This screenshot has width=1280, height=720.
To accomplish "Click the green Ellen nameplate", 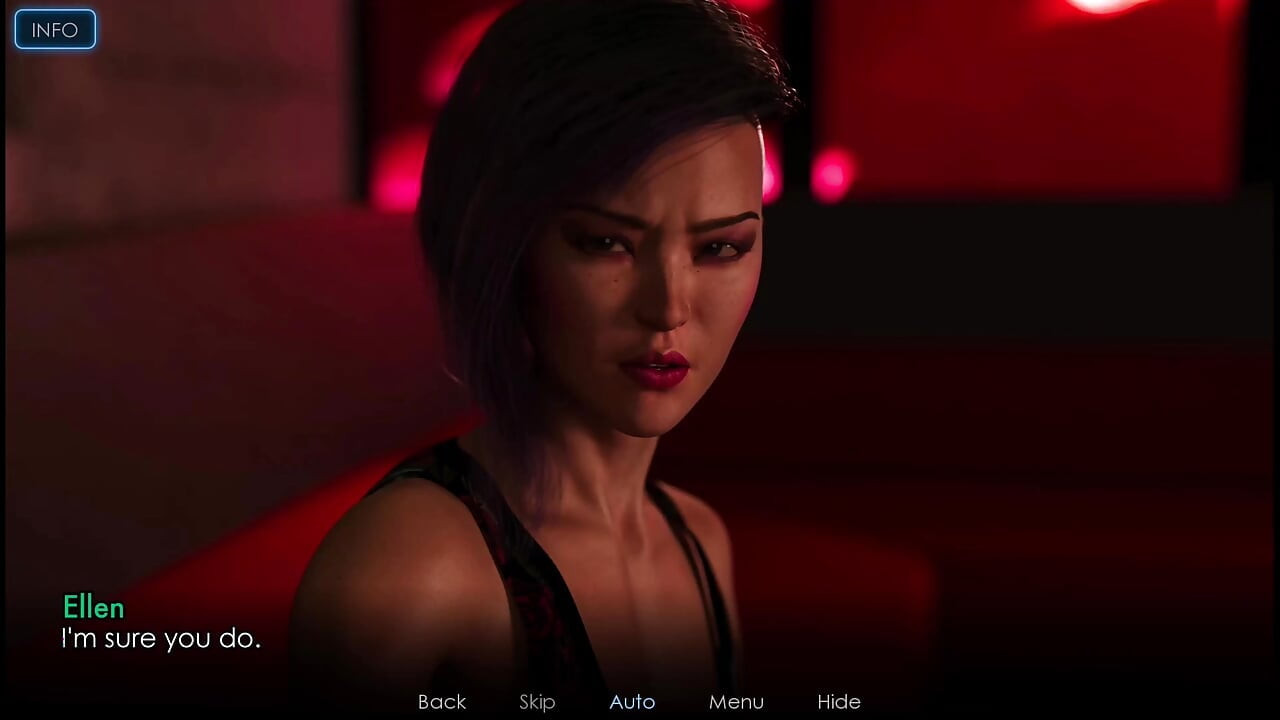I will click(93, 608).
